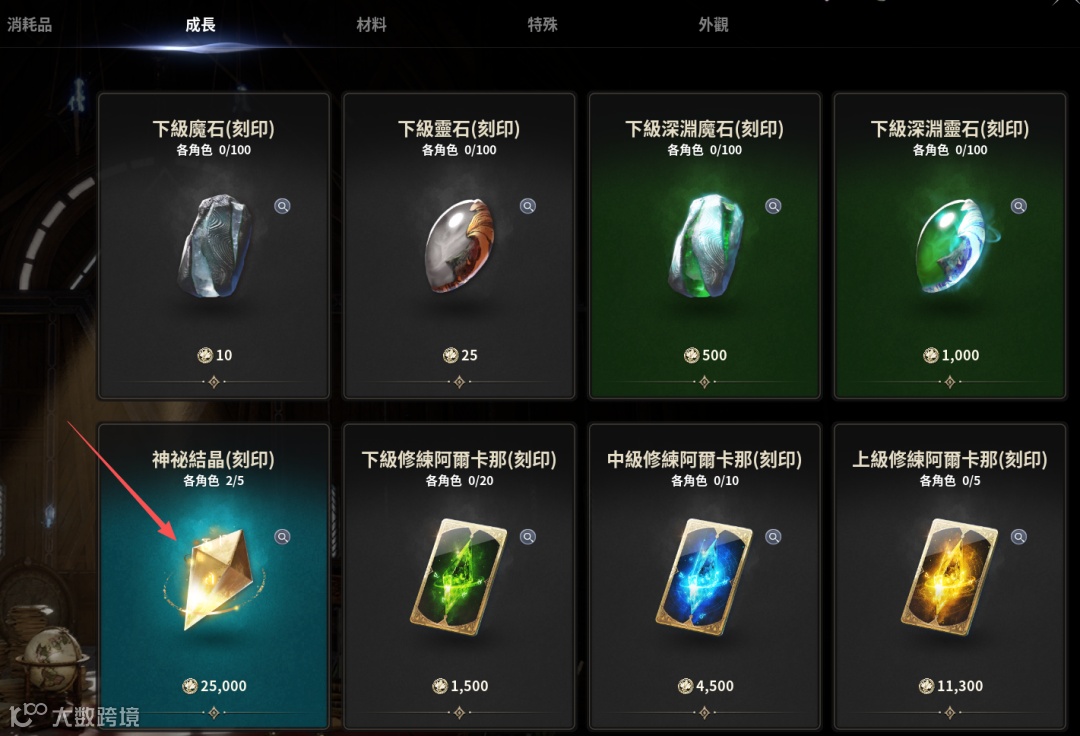Open the 材料 tab
This screenshot has height=736, width=1080.
(x=371, y=25)
